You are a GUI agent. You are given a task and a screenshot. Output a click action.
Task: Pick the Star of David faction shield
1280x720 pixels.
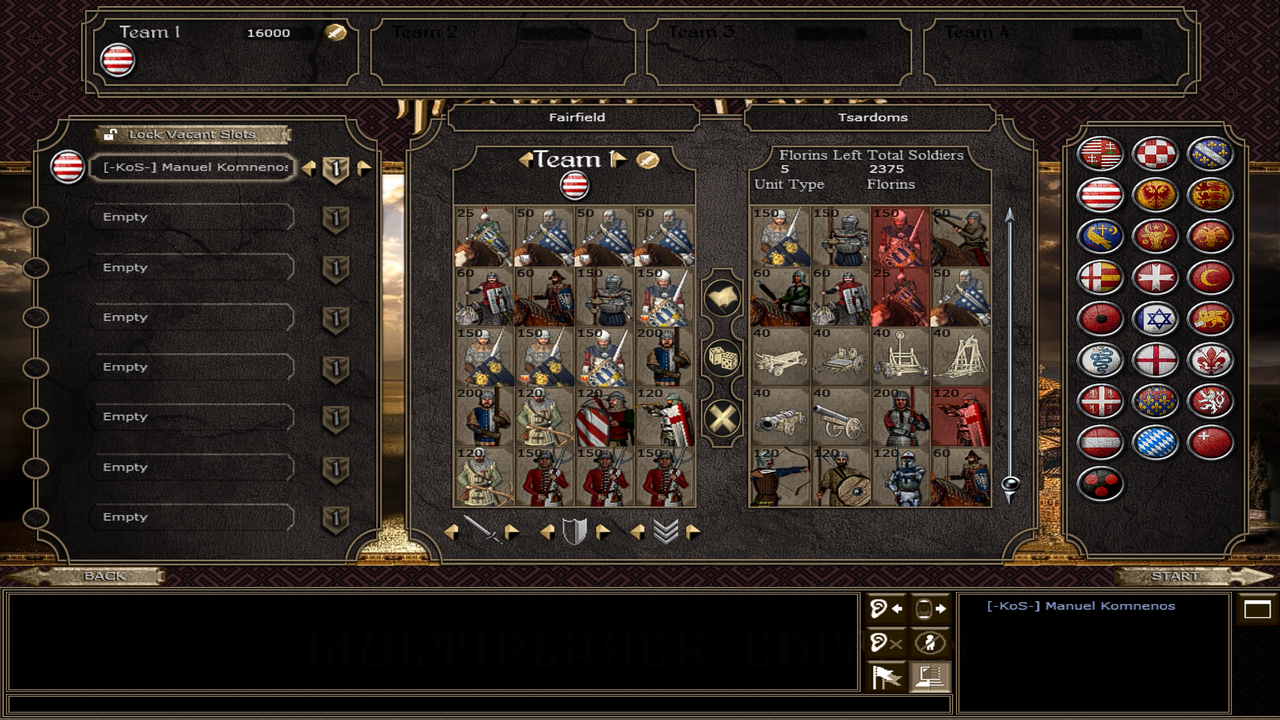tap(1155, 319)
